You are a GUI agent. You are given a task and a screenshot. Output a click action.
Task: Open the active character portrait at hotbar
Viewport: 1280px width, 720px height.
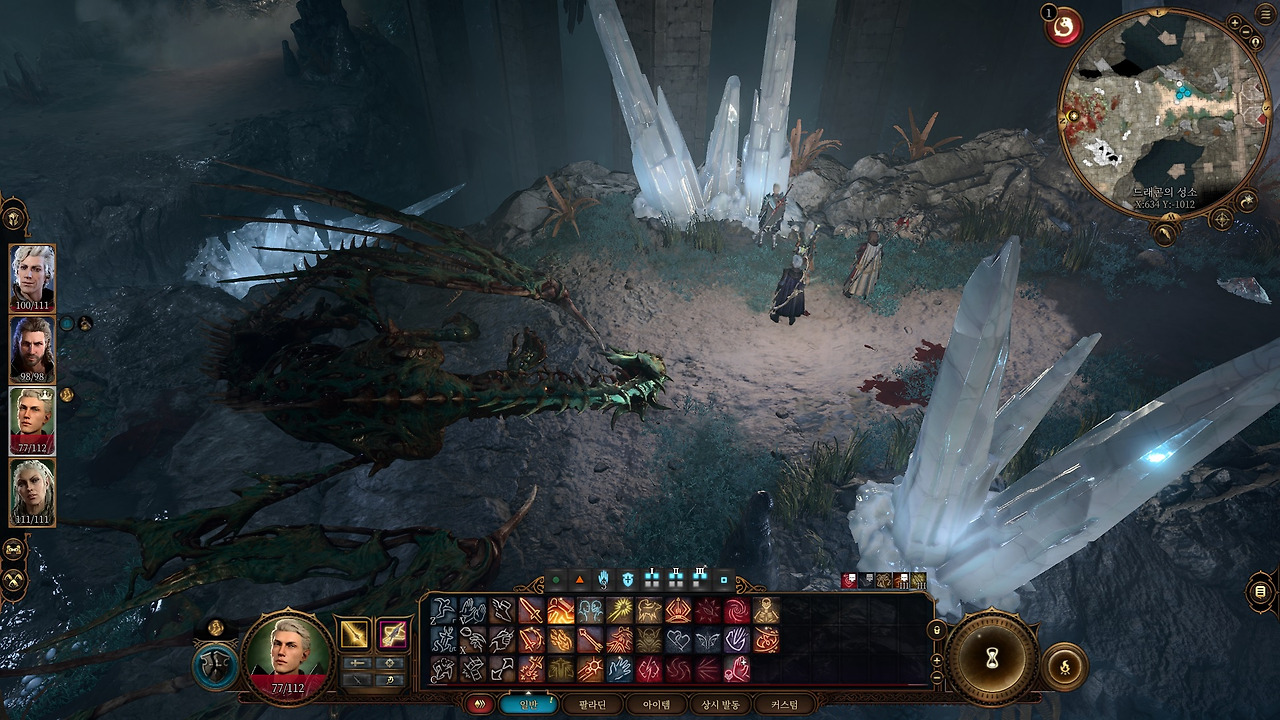[x=289, y=655]
